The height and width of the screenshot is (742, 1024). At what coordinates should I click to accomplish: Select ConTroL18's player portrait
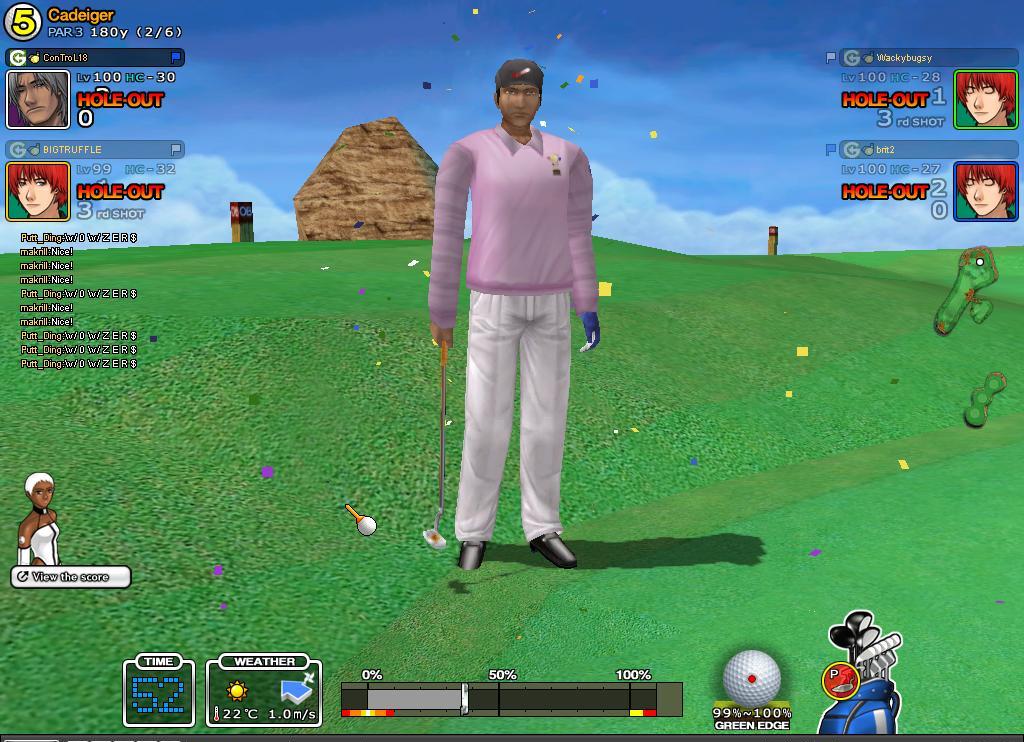pos(38,99)
